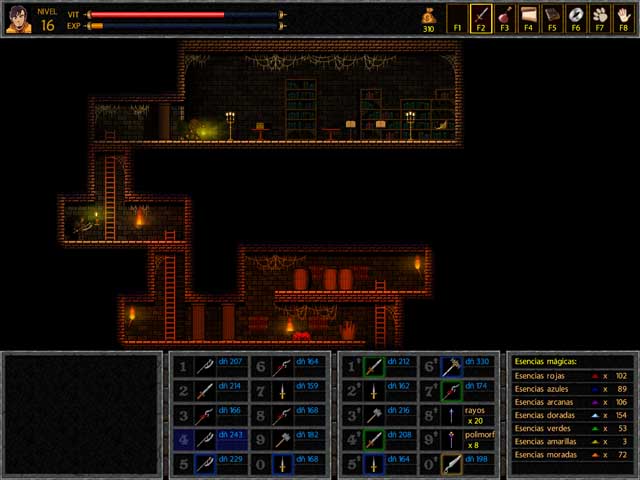Click the hero portrait
Image resolution: width=640 pixels, height=480 pixels.
(17, 18)
